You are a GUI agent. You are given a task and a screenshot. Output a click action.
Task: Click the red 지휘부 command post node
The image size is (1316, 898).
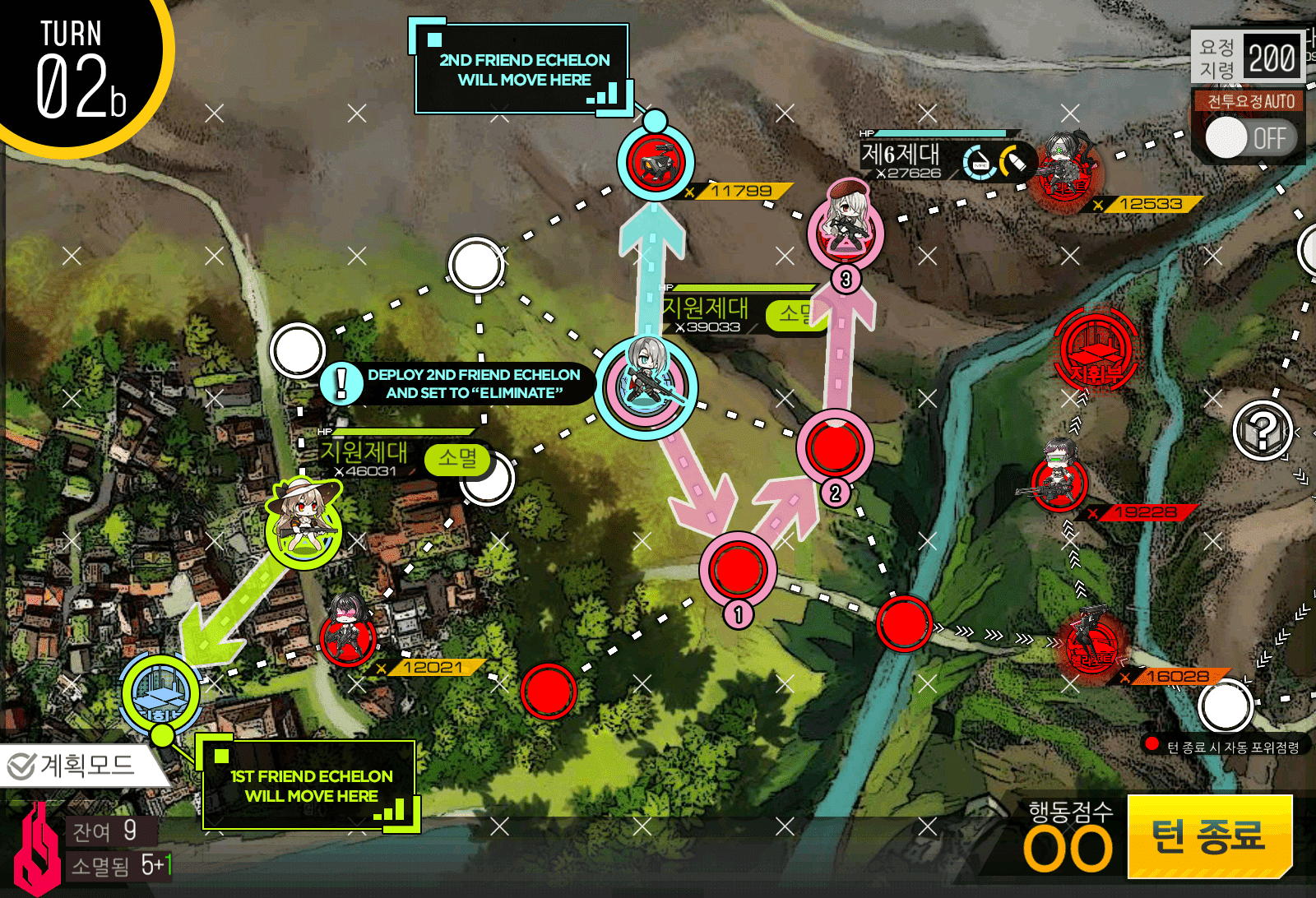pyautogui.click(x=1094, y=352)
